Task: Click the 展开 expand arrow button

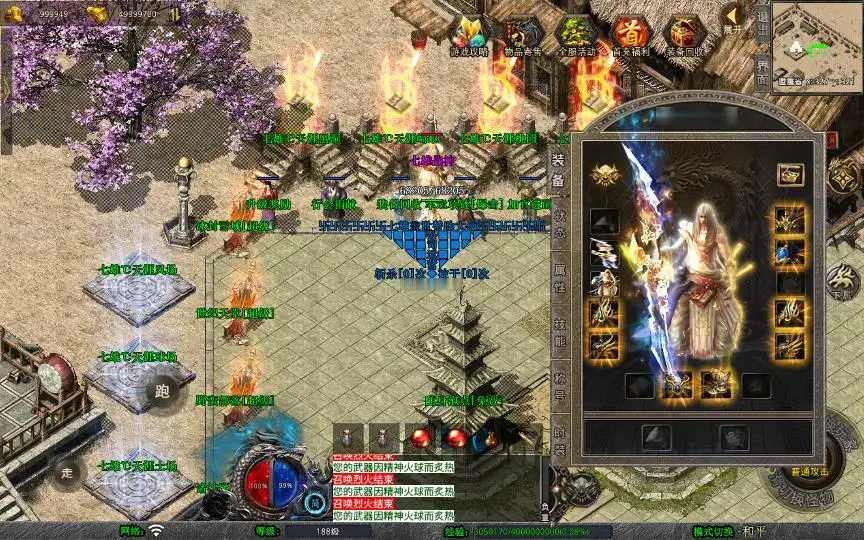Action: click(734, 18)
